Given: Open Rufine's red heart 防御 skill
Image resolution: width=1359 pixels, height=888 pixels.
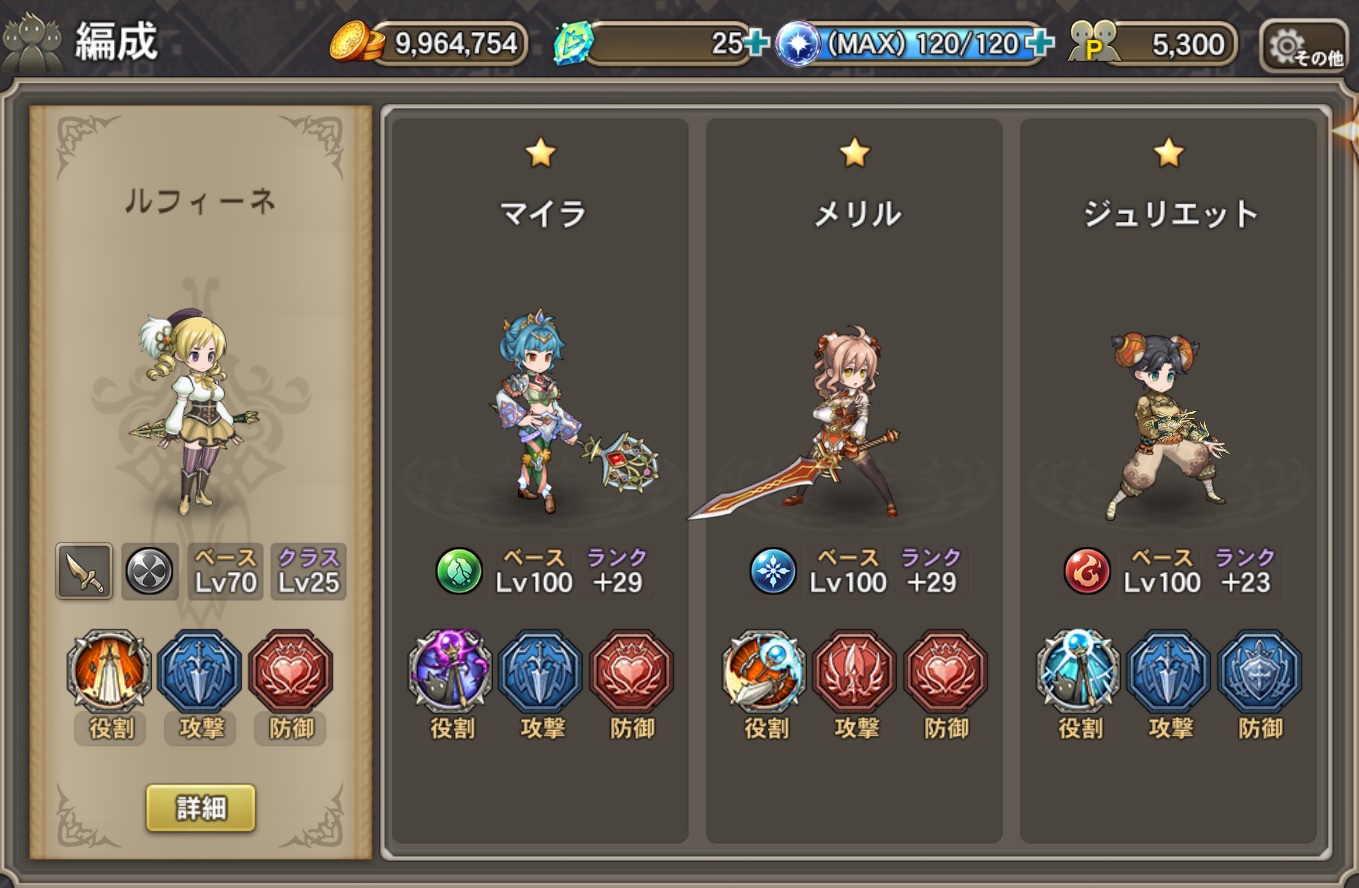Looking at the screenshot, I should (x=290, y=671).
